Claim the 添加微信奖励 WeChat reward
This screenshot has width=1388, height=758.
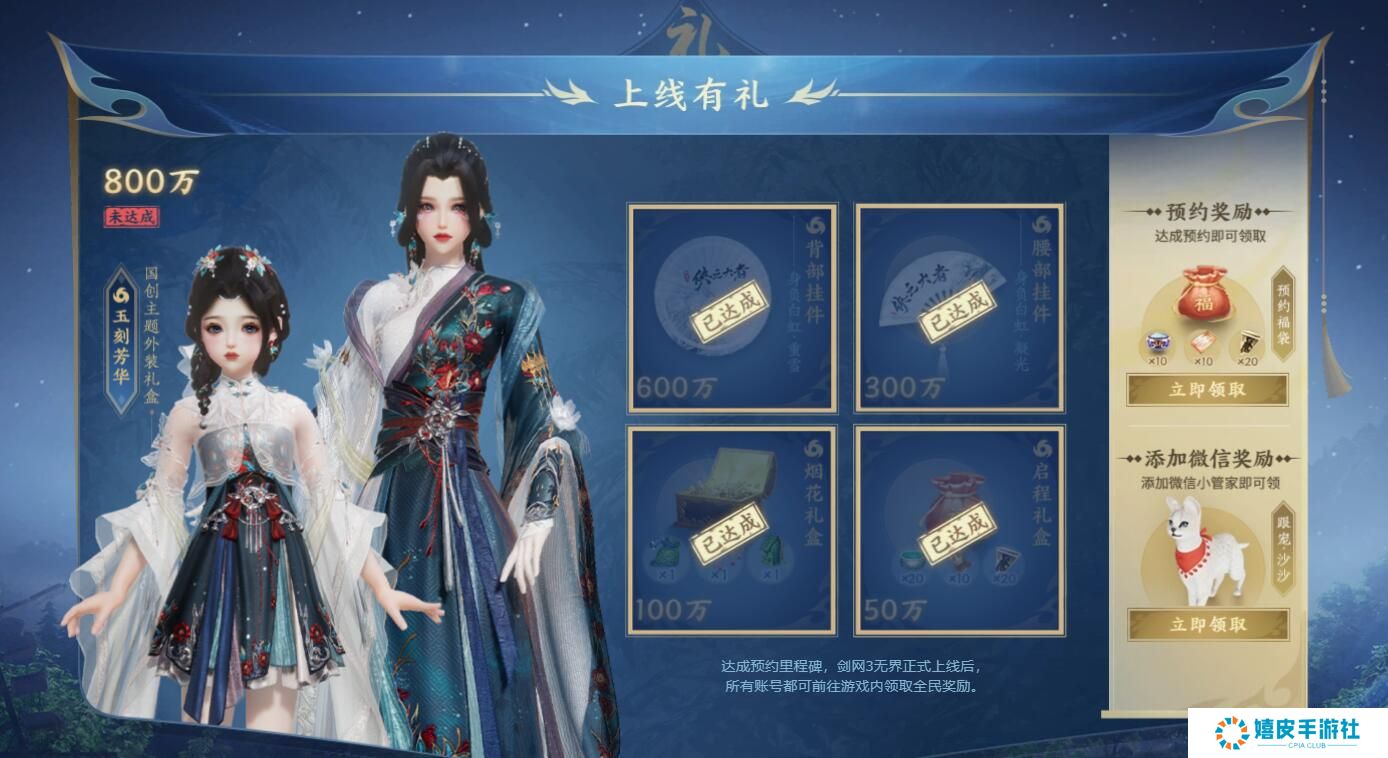tap(1207, 625)
